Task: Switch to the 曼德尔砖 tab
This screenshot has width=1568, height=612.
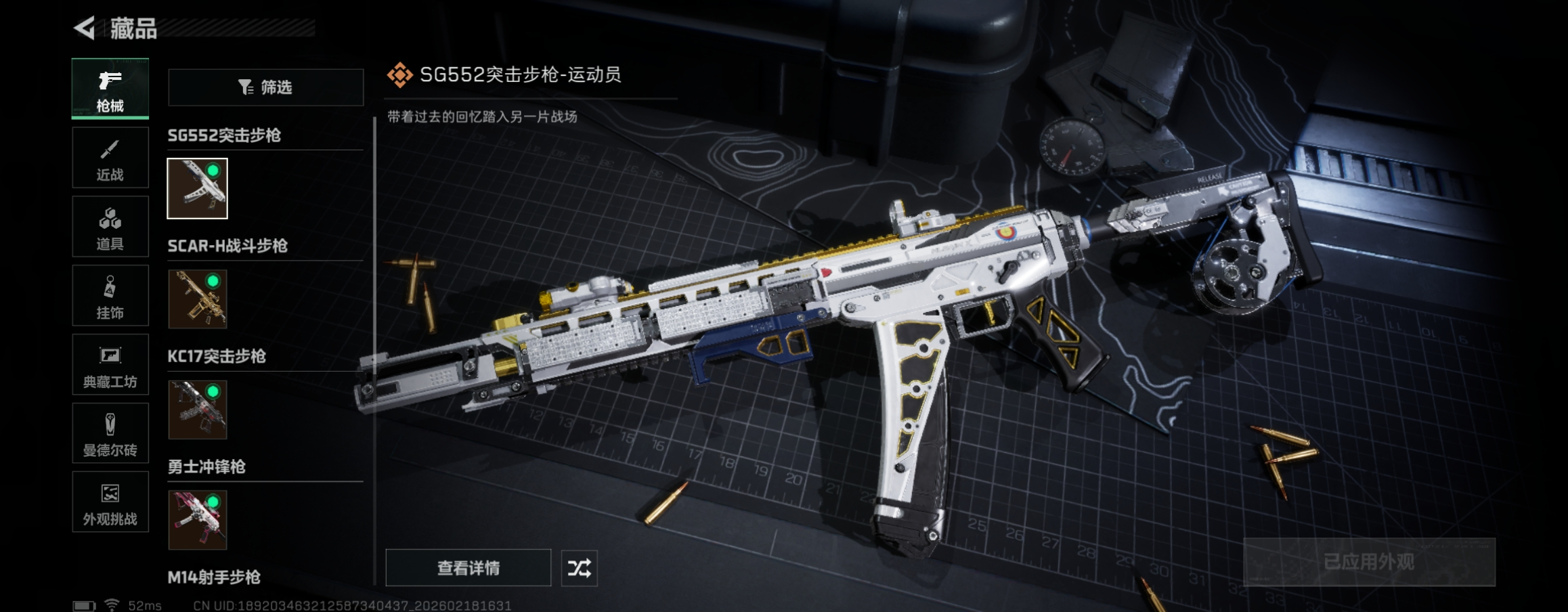Action: click(110, 434)
